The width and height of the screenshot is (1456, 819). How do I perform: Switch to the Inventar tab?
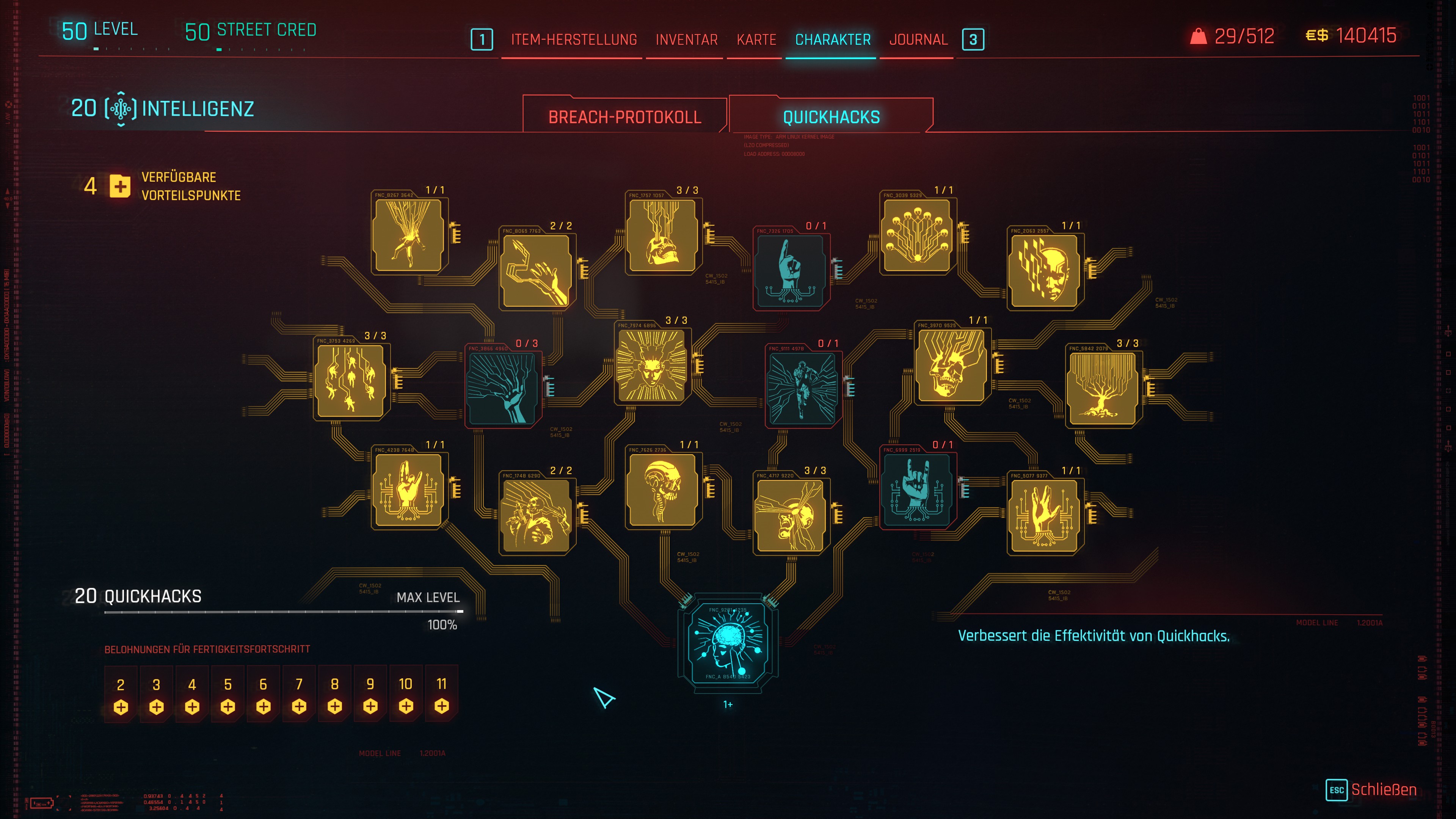pos(686,39)
